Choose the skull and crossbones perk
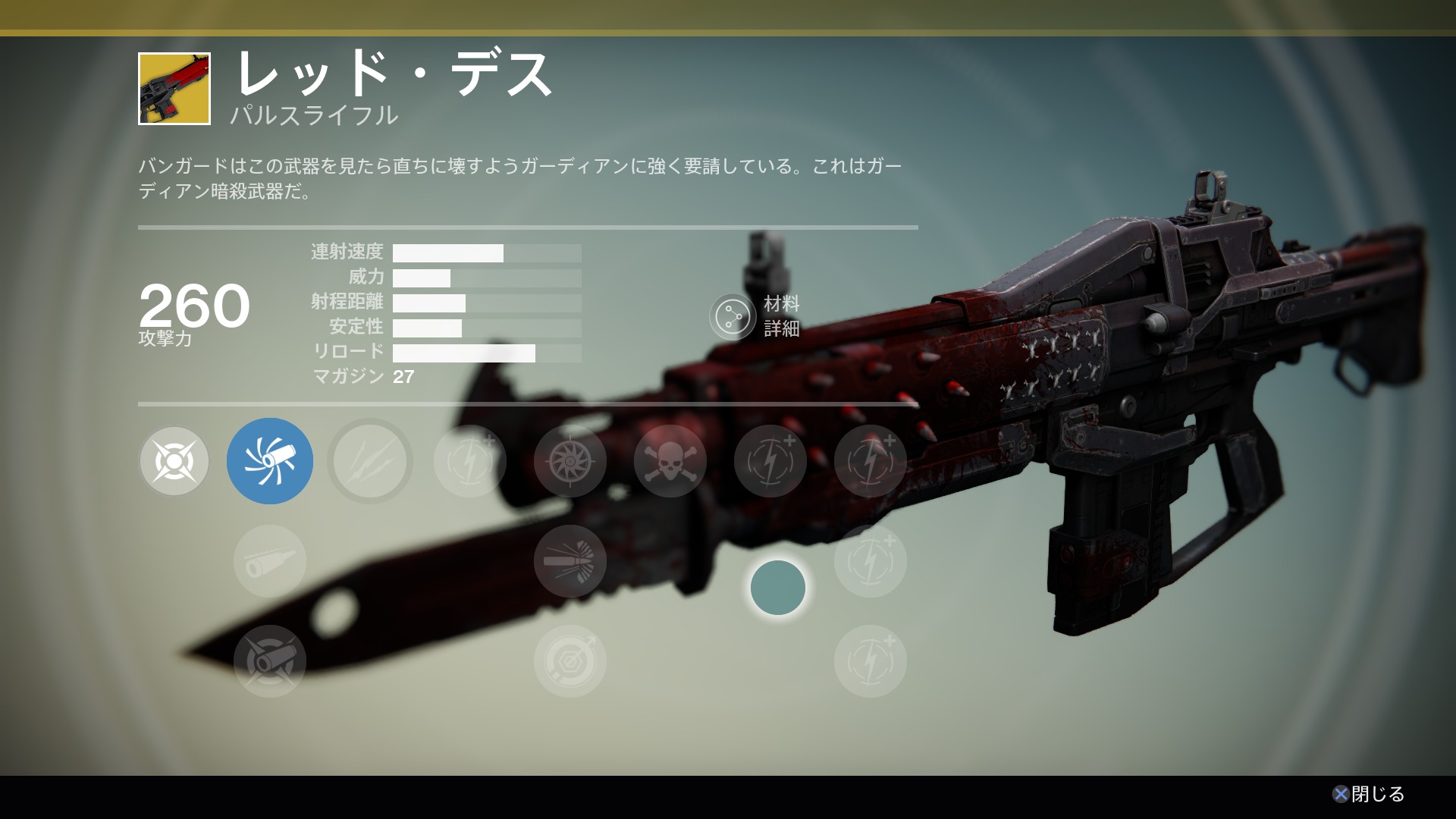1456x819 pixels. click(x=670, y=461)
